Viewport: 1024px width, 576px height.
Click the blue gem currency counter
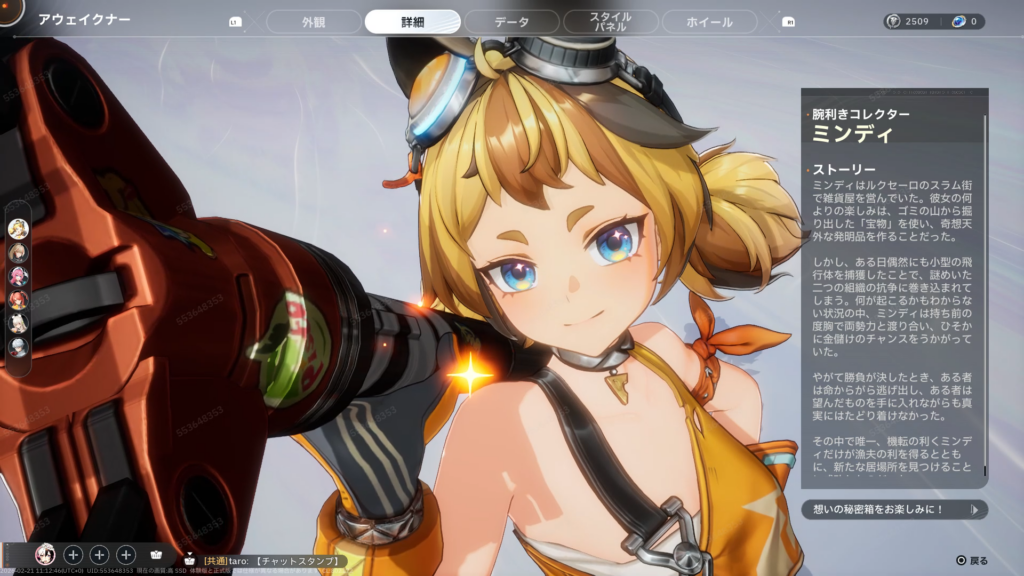966,21
